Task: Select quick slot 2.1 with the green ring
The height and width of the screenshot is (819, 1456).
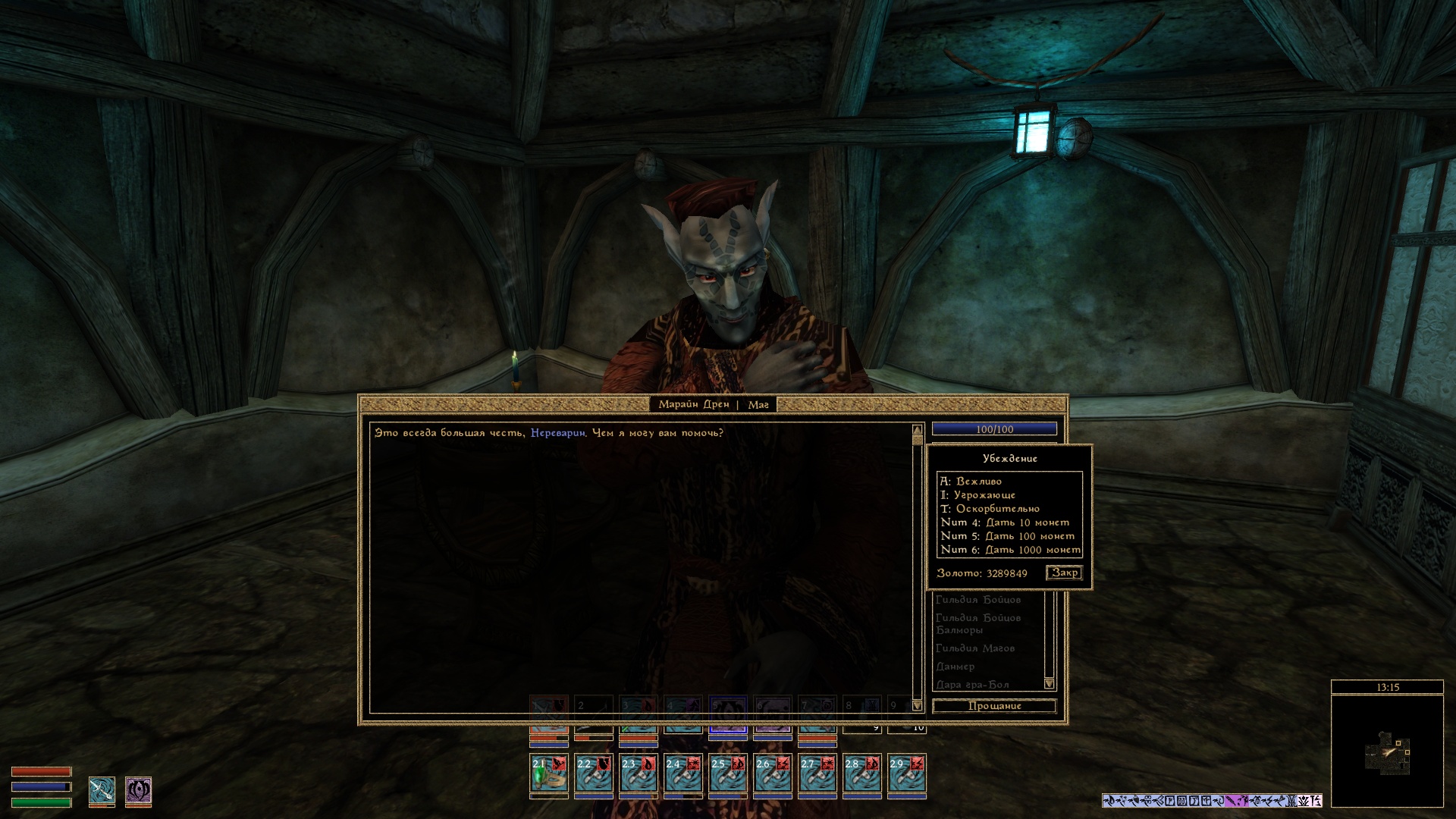Action: coord(549,773)
